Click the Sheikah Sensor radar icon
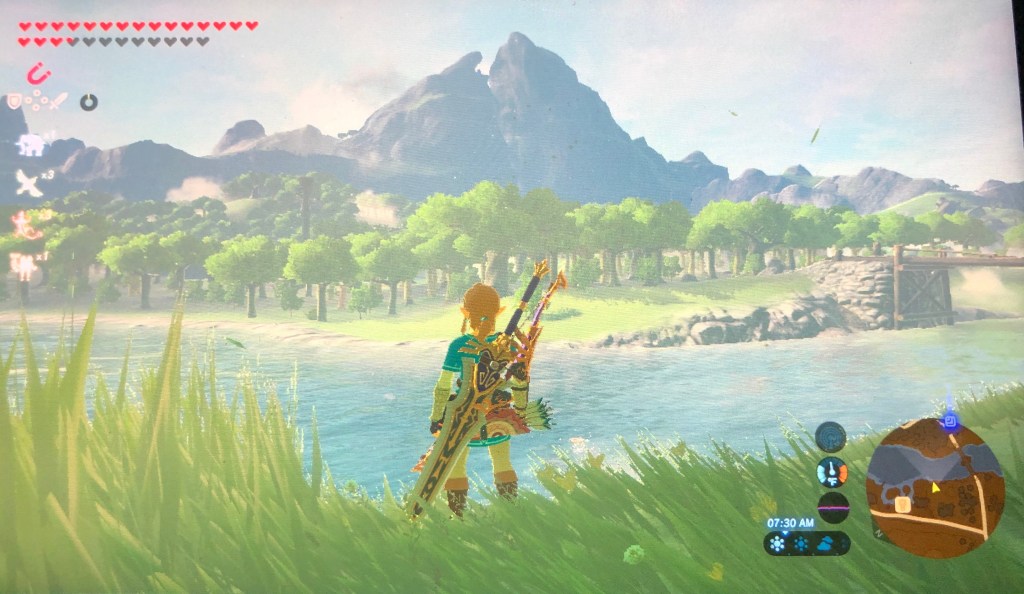Screen dimensions: 1024x594 coord(830,436)
